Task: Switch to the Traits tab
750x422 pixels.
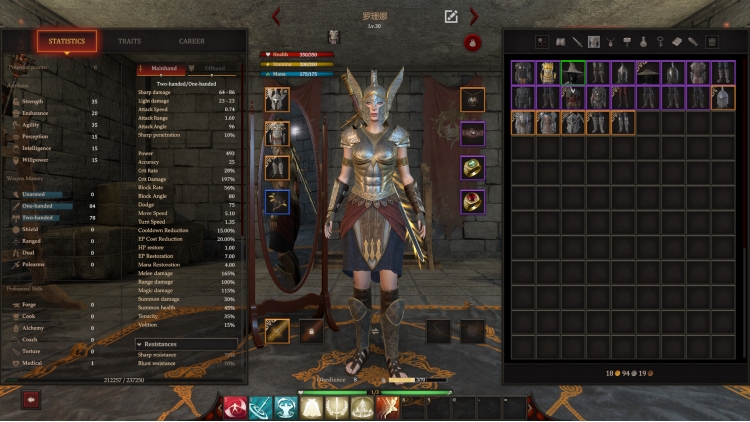Action: point(129,41)
